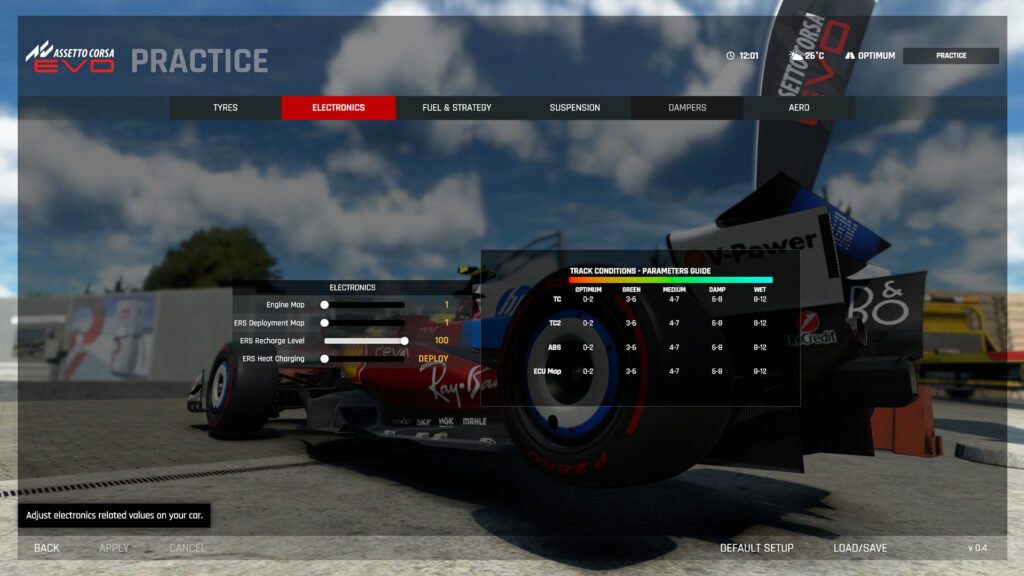Cancel the setup changes

point(187,548)
